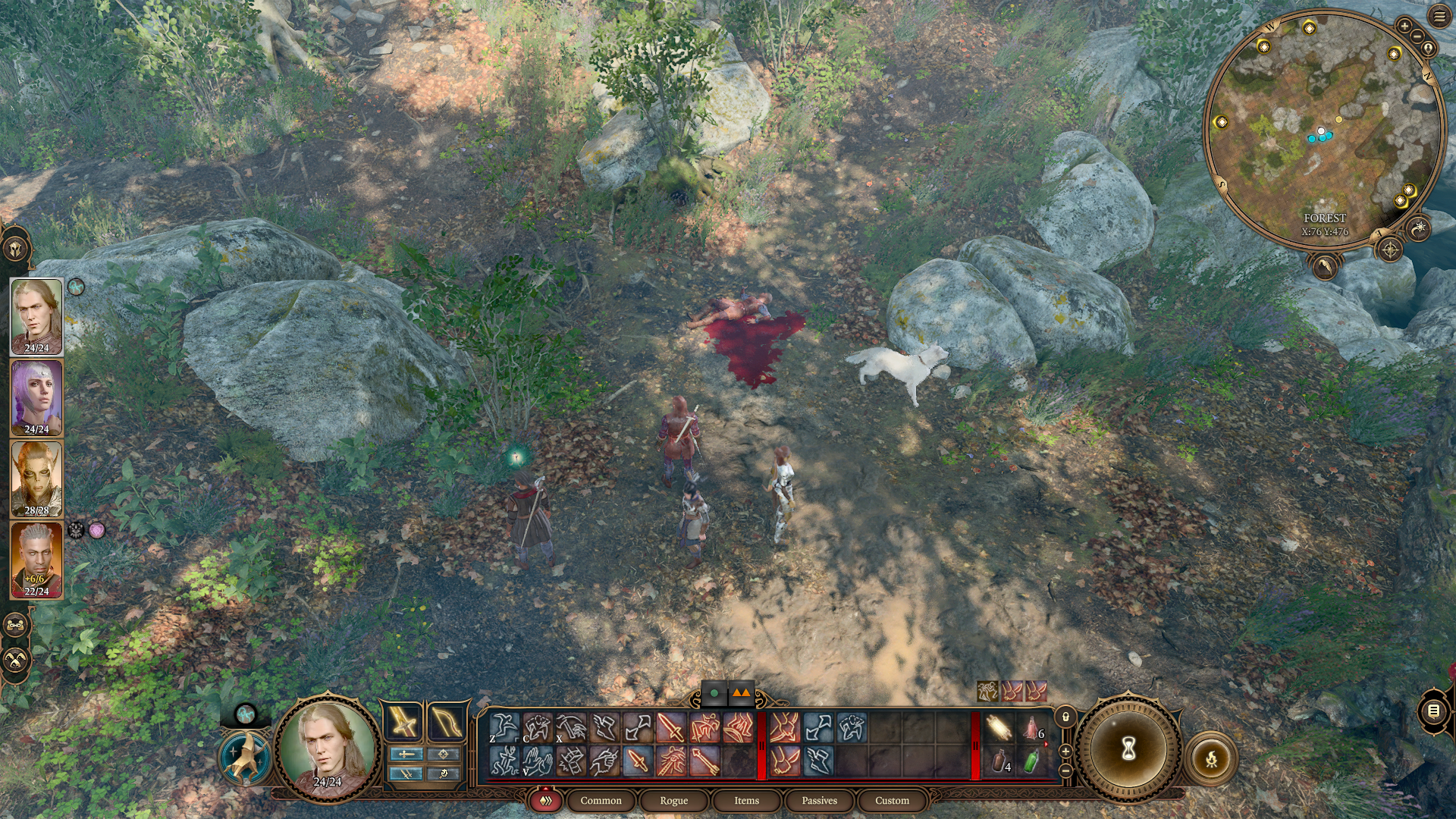
Task: Expand the red chevron panel beside Common tab
Action: tap(547, 801)
